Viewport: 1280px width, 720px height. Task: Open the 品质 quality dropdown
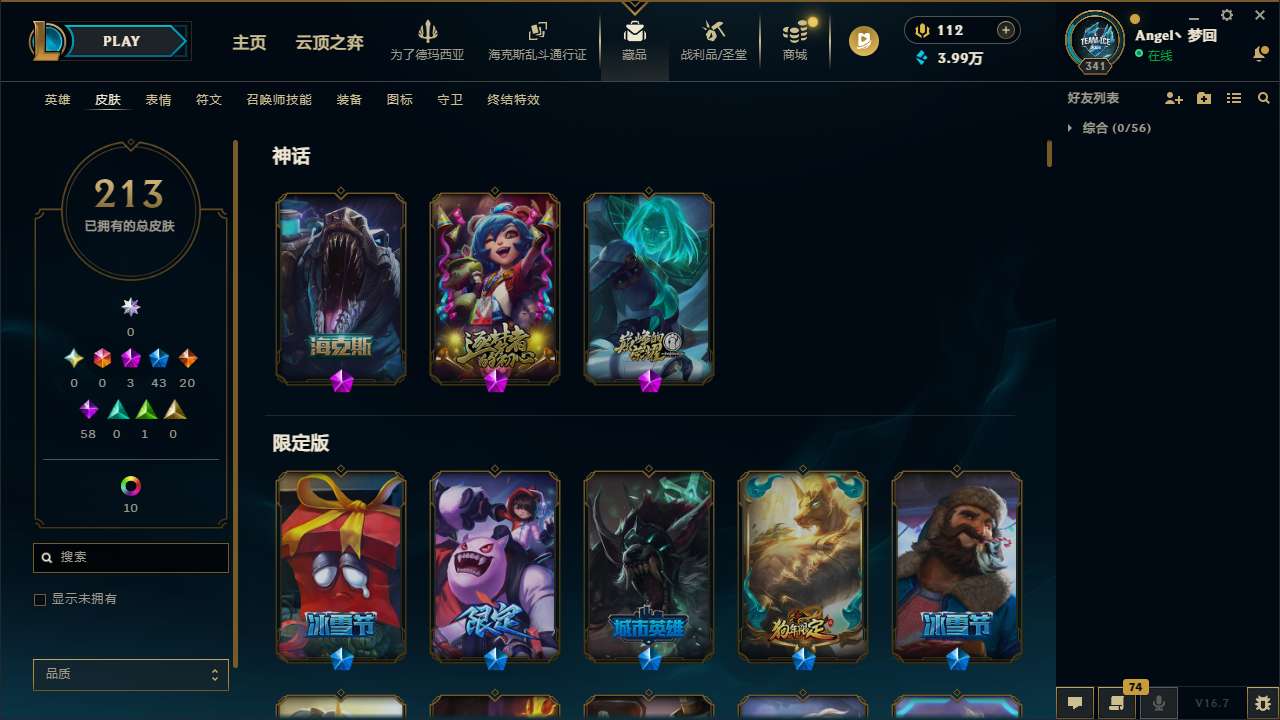tap(130, 674)
